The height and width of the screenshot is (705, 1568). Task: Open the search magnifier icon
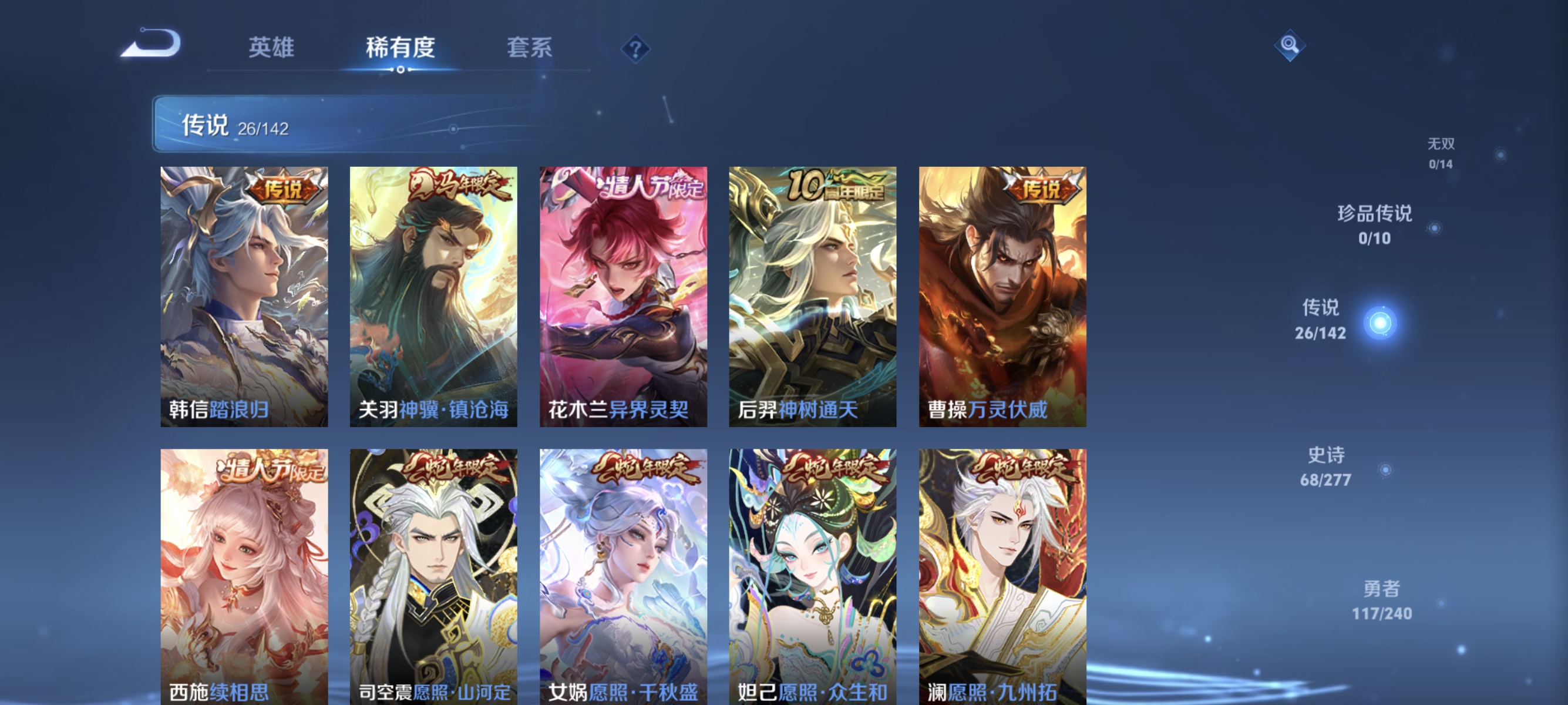click(x=1291, y=45)
